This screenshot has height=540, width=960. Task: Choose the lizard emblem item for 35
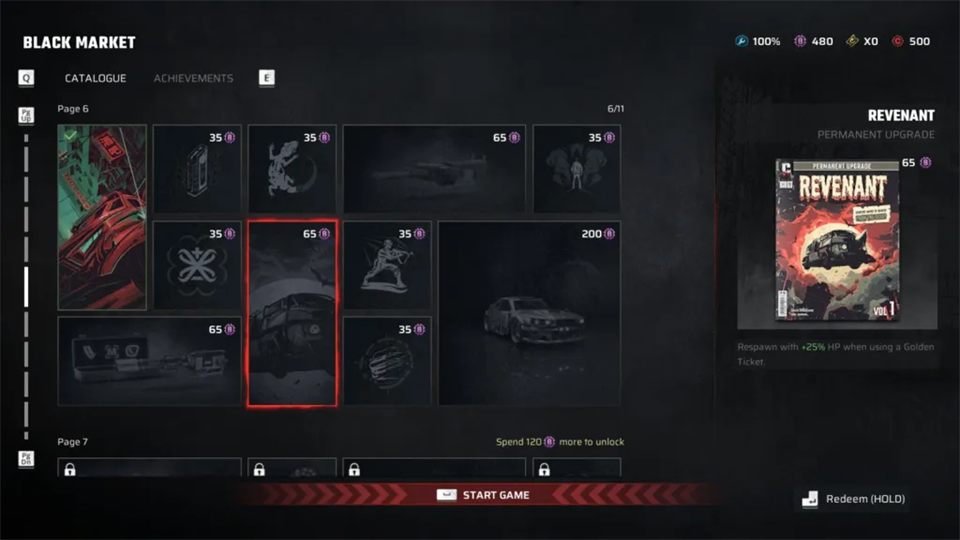[x=291, y=168]
